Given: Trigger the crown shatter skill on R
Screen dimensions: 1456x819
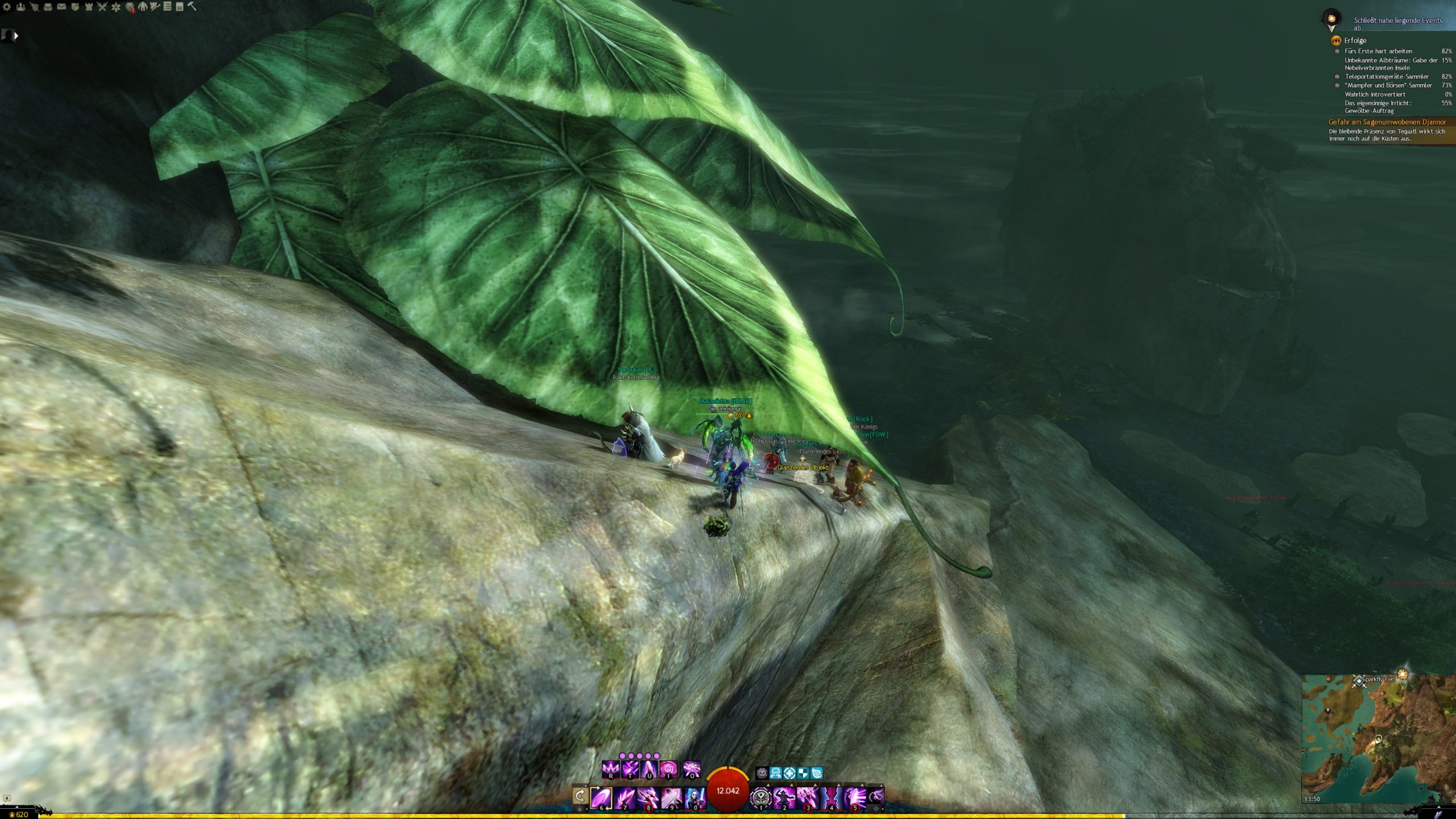Looking at the screenshot, I should 610,770.
